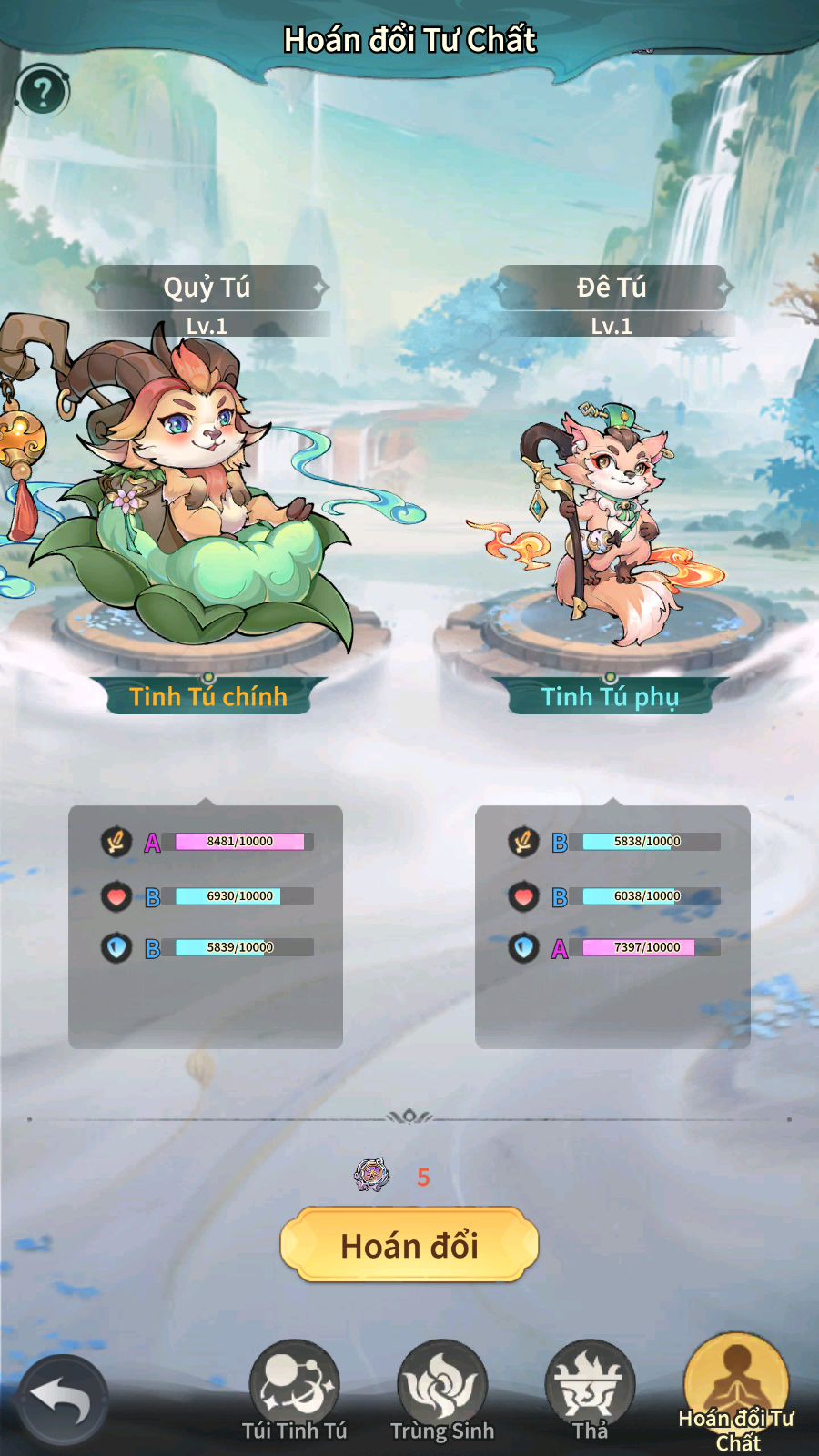
Task: Choose the Tinh Tú chính slot
Action: (208, 696)
